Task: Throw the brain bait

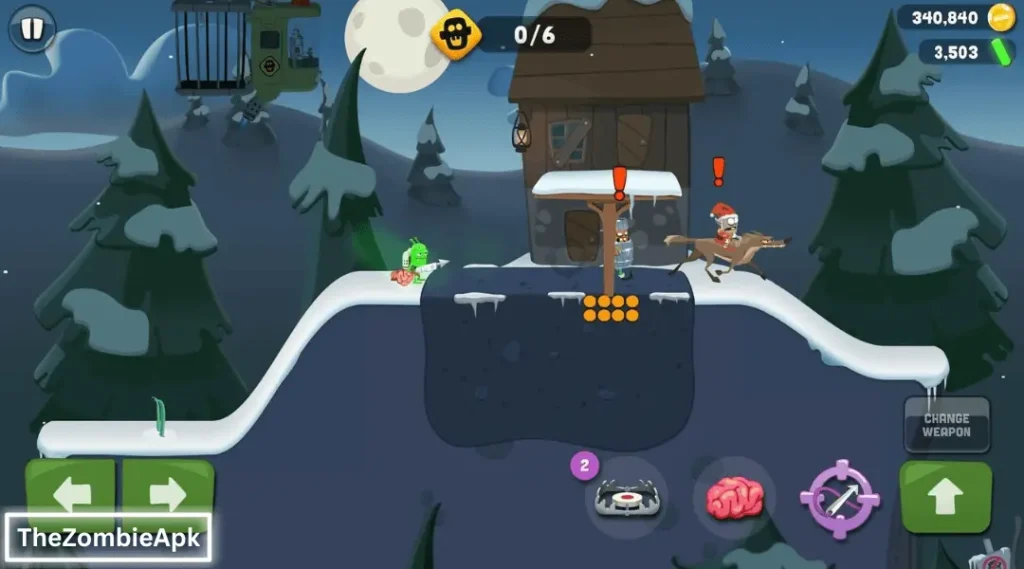Action: (735, 497)
